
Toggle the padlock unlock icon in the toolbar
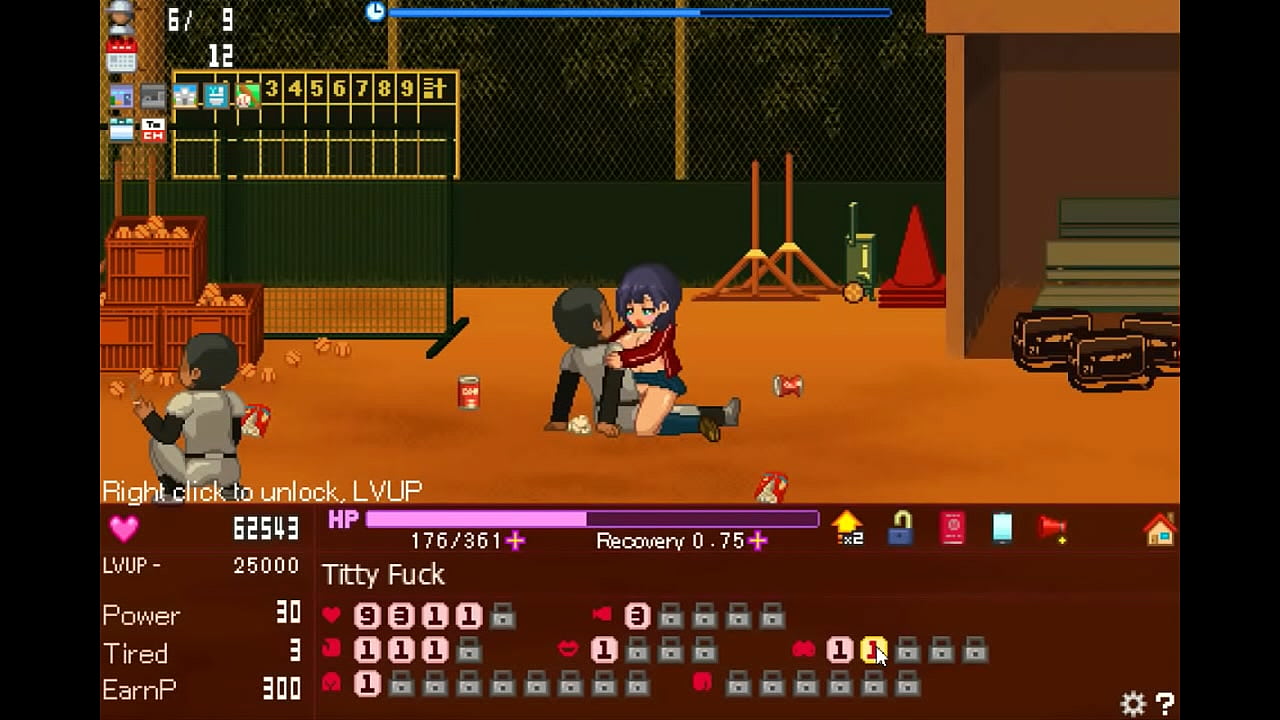pyautogui.click(x=900, y=528)
